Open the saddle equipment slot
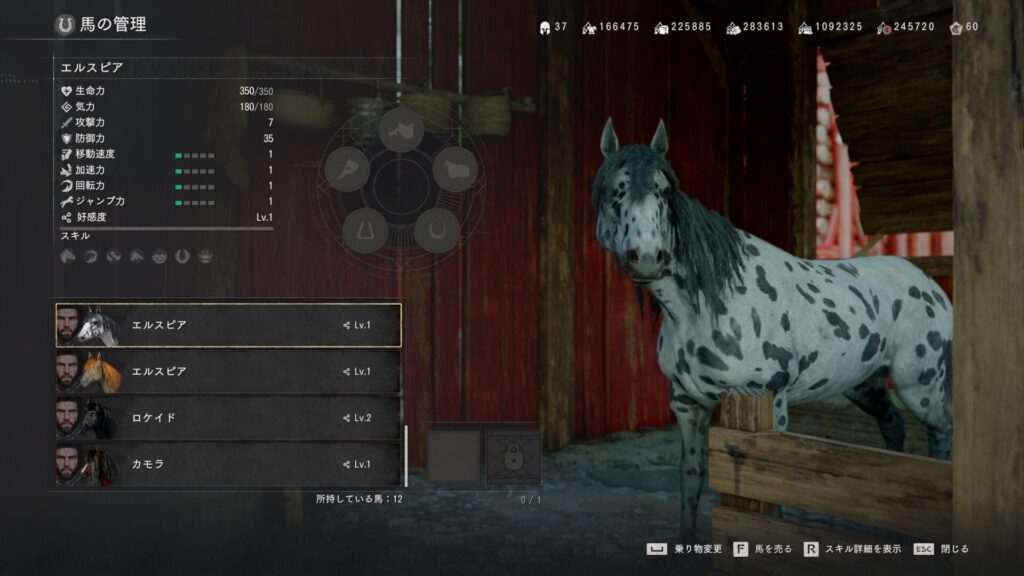 coord(401,129)
